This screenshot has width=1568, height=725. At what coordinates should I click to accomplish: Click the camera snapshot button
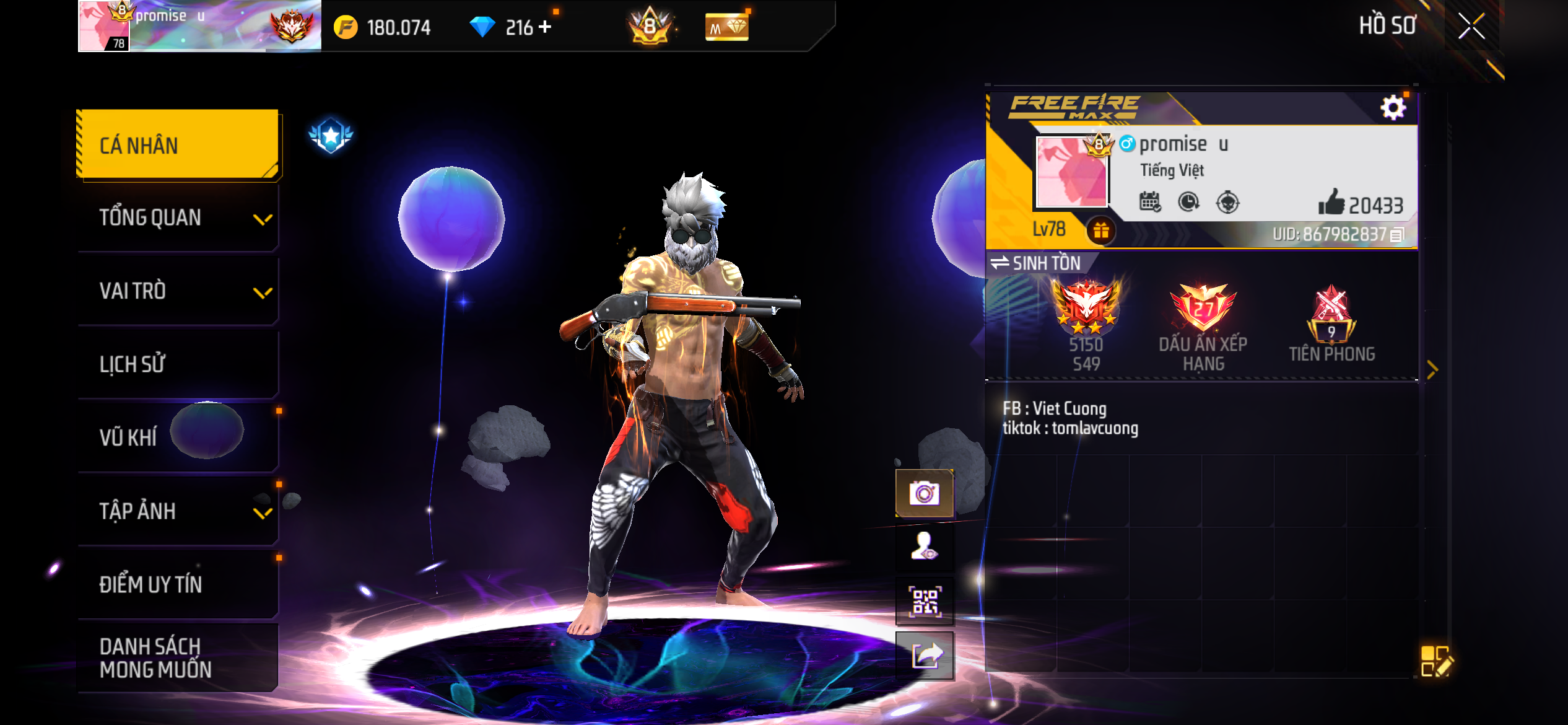click(x=924, y=493)
